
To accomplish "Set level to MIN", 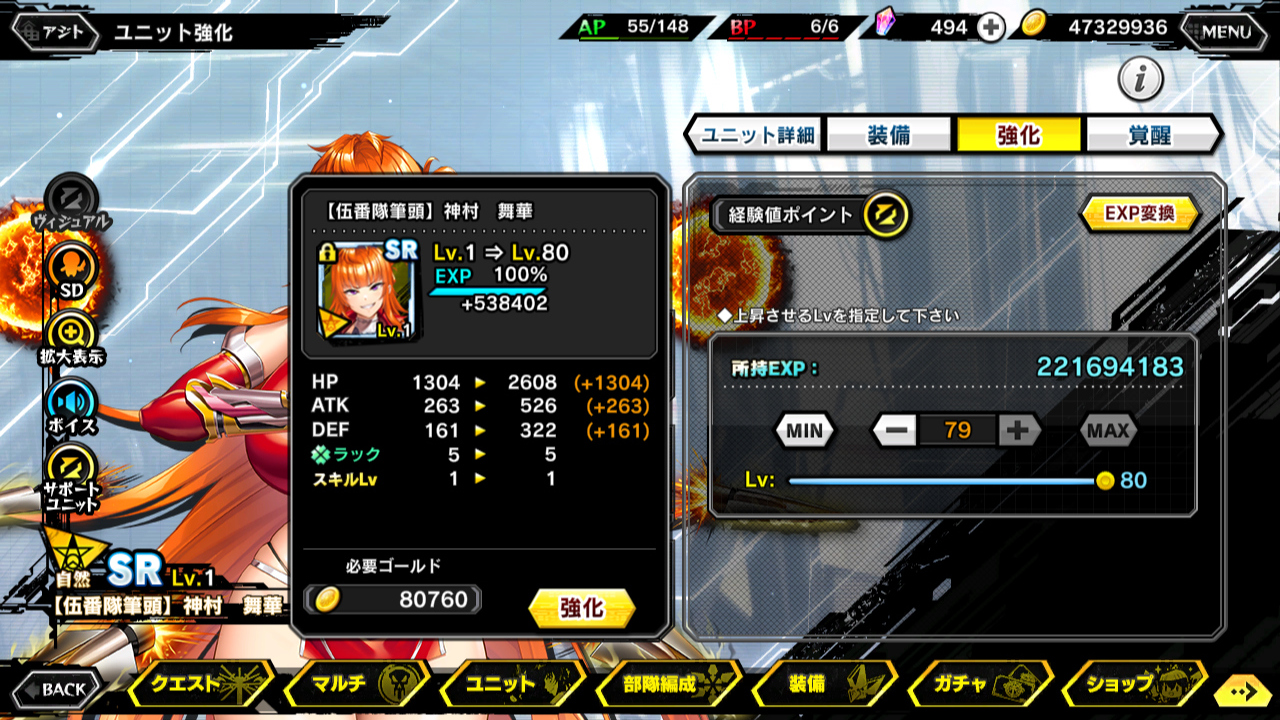I will [x=804, y=431].
